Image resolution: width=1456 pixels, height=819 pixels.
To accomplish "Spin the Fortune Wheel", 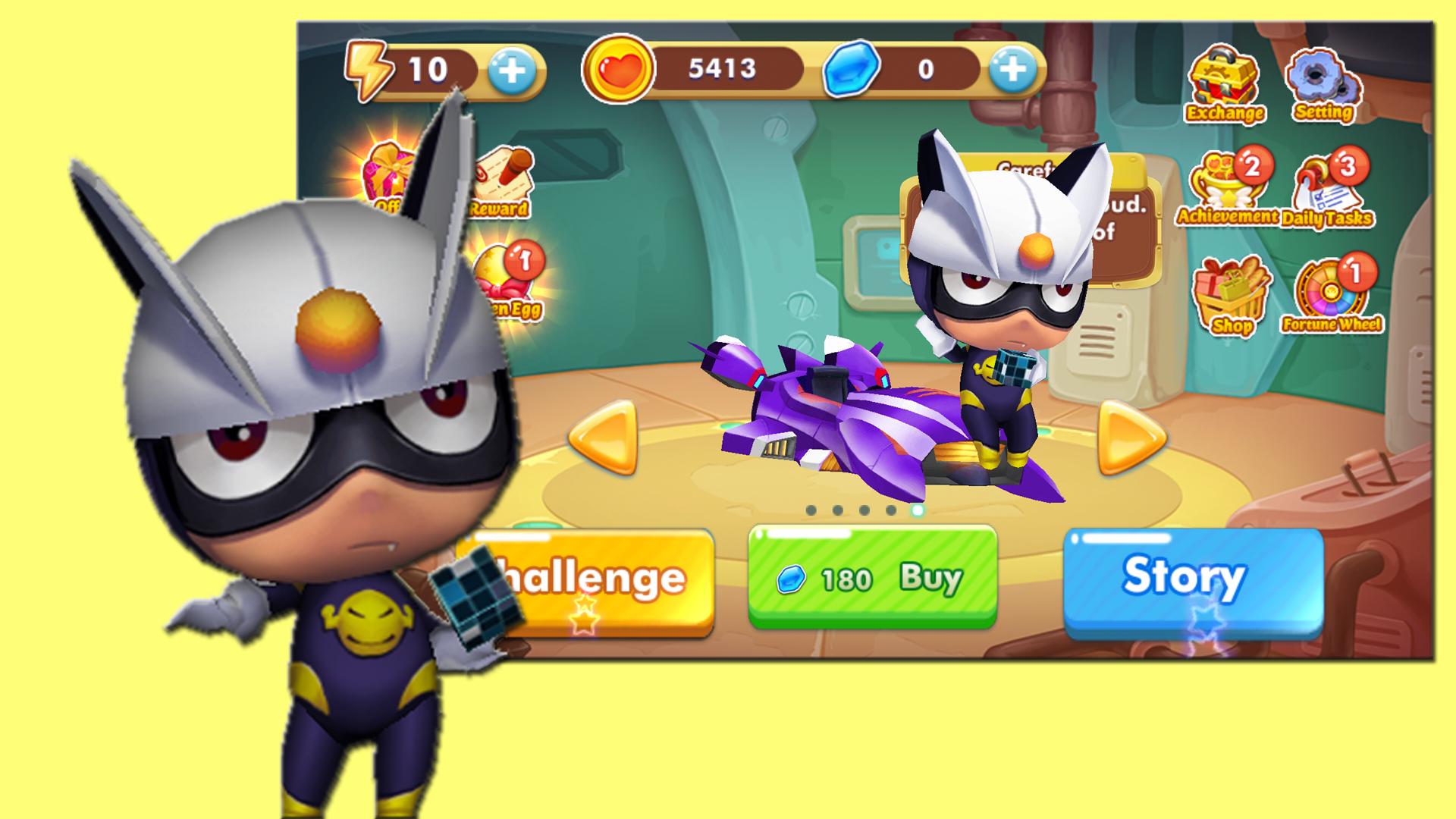I will pos(1332,297).
